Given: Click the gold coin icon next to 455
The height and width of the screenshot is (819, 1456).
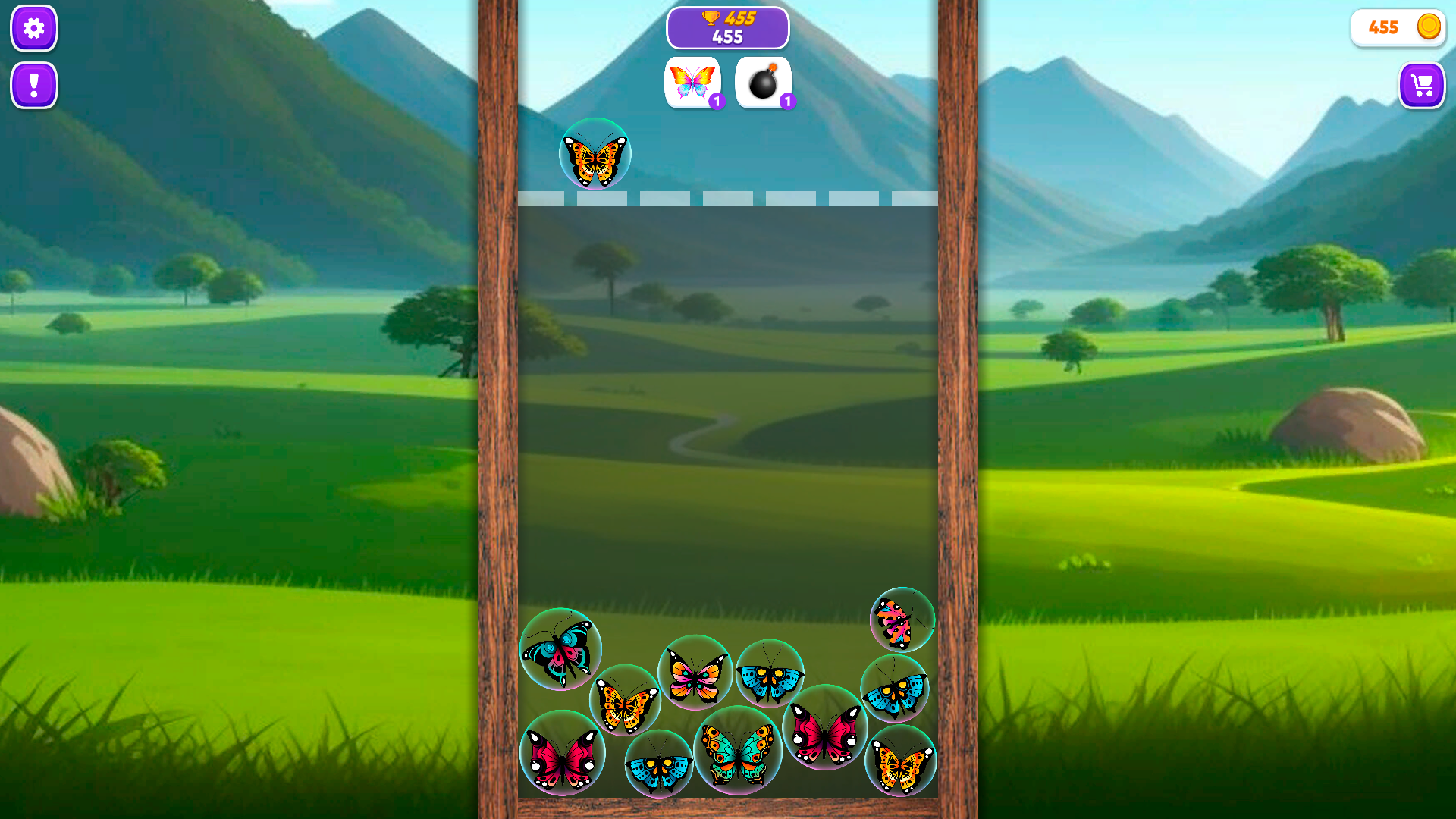Looking at the screenshot, I should [x=1427, y=27].
